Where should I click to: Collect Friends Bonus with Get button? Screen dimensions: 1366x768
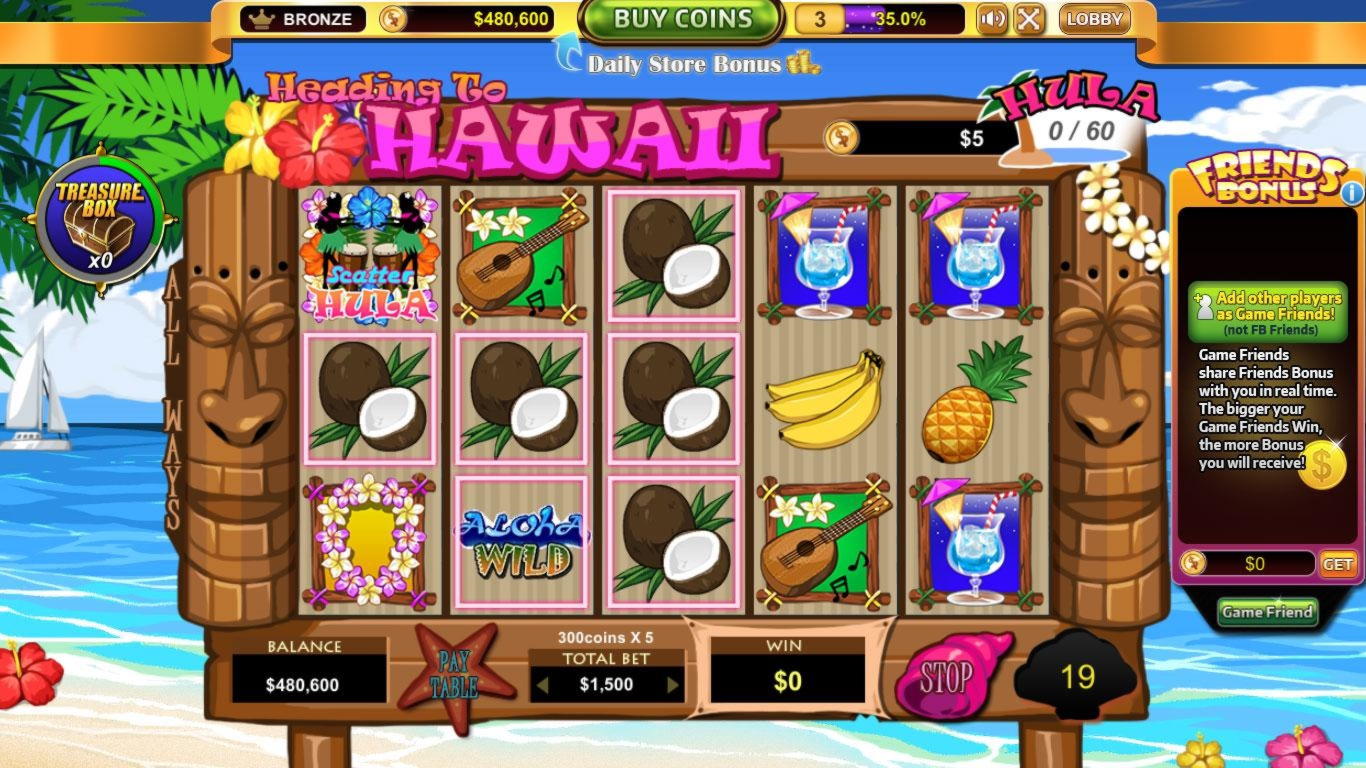[x=1337, y=564]
